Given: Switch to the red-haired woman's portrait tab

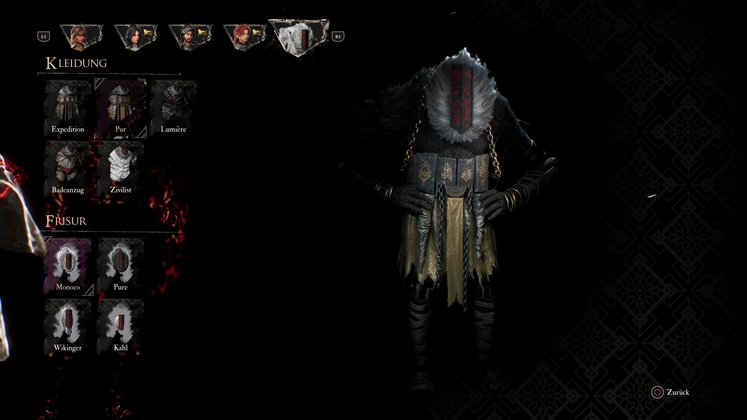Looking at the screenshot, I should click(x=241, y=38).
